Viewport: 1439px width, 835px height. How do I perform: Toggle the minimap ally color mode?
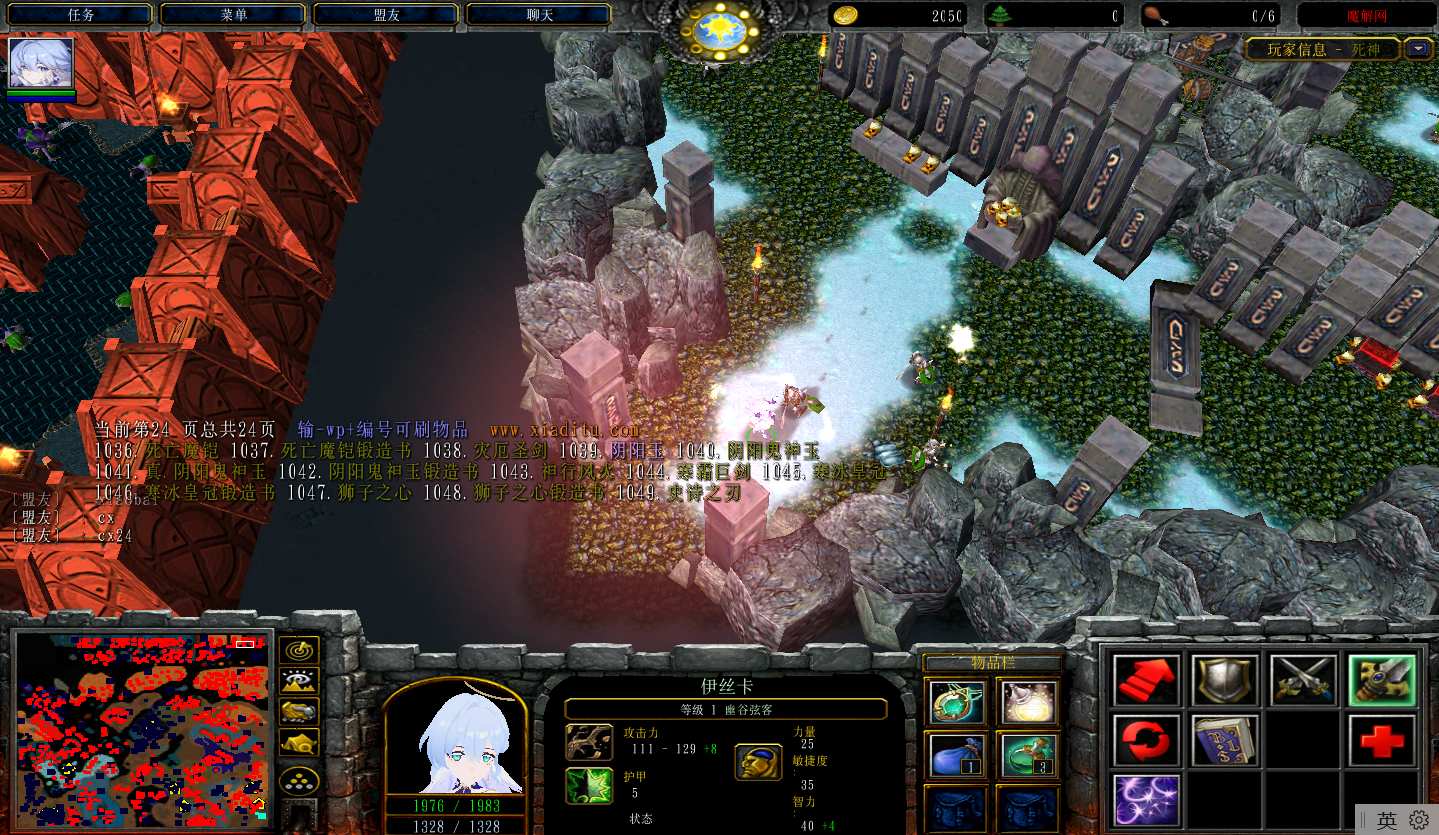pos(299,712)
